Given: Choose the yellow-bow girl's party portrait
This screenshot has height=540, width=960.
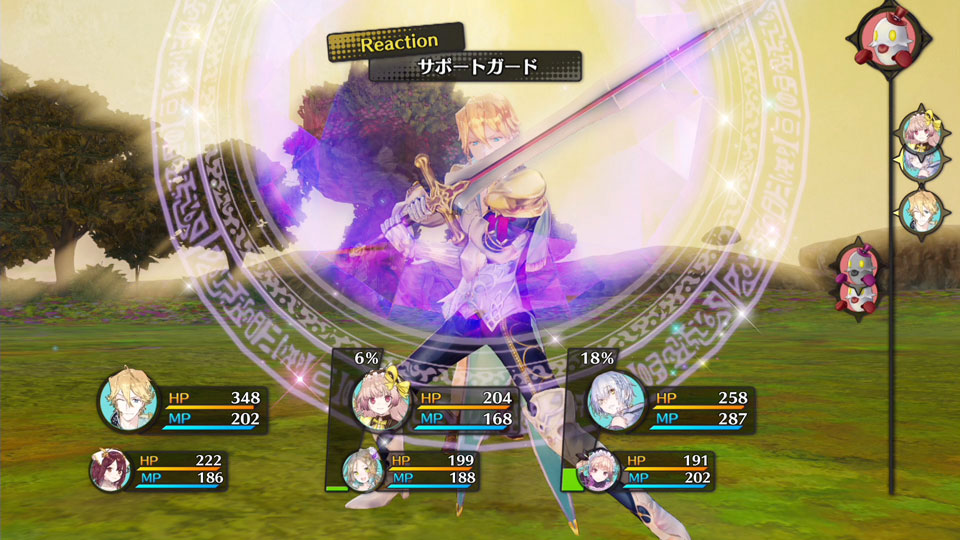Looking at the screenshot, I should 380,403.
